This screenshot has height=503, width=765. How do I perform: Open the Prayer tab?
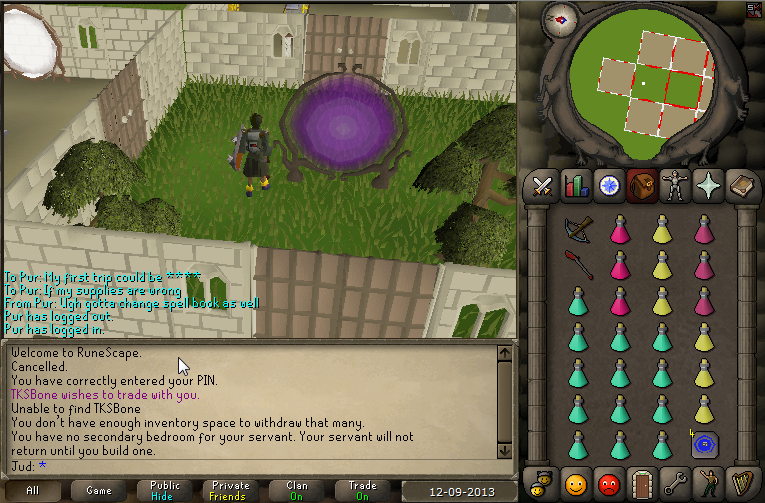(x=708, y=185)
